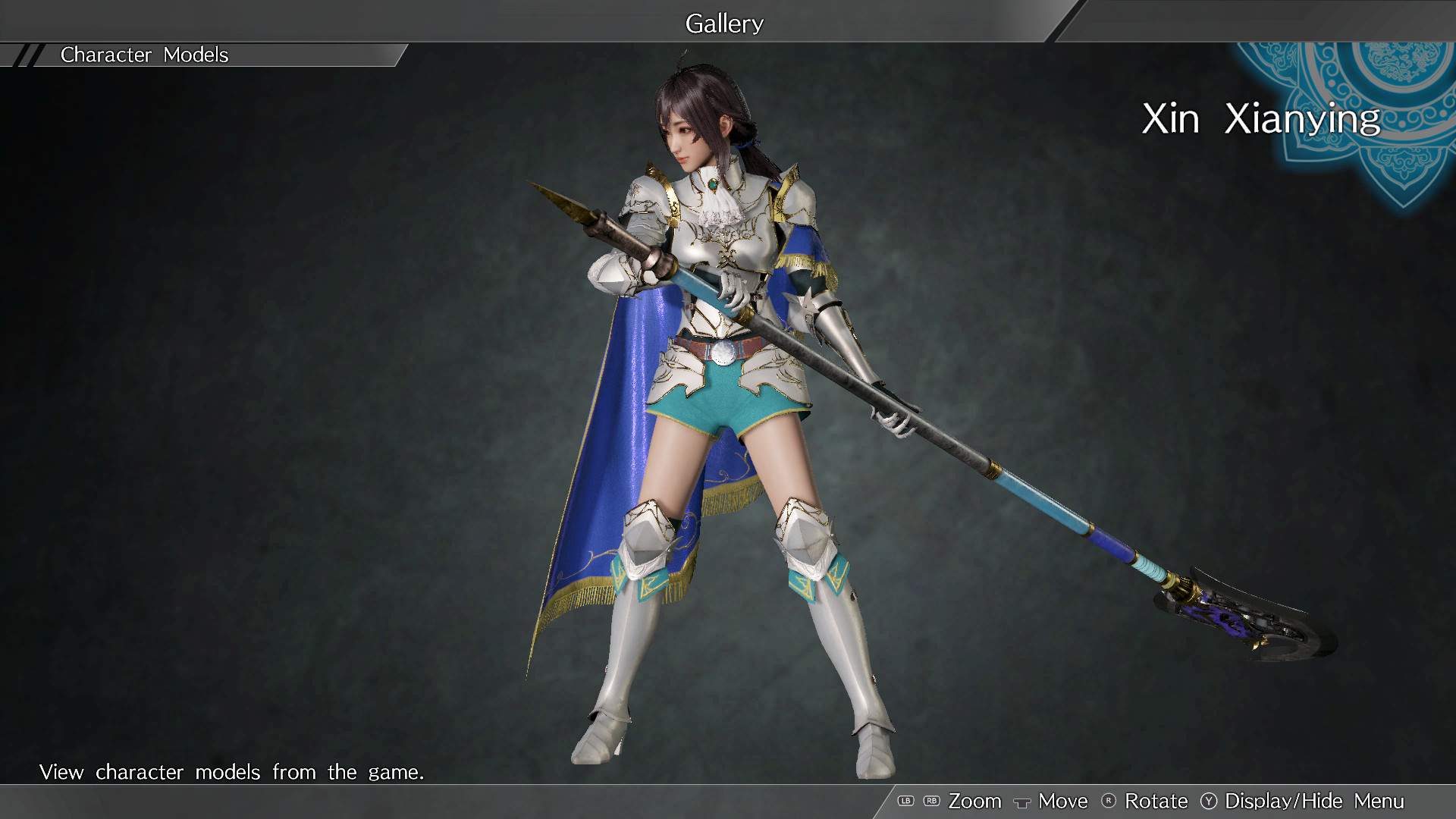Screen dimensions: 1456x819
Task: Click the Y button prompt icon
Action: [1210, 801]
